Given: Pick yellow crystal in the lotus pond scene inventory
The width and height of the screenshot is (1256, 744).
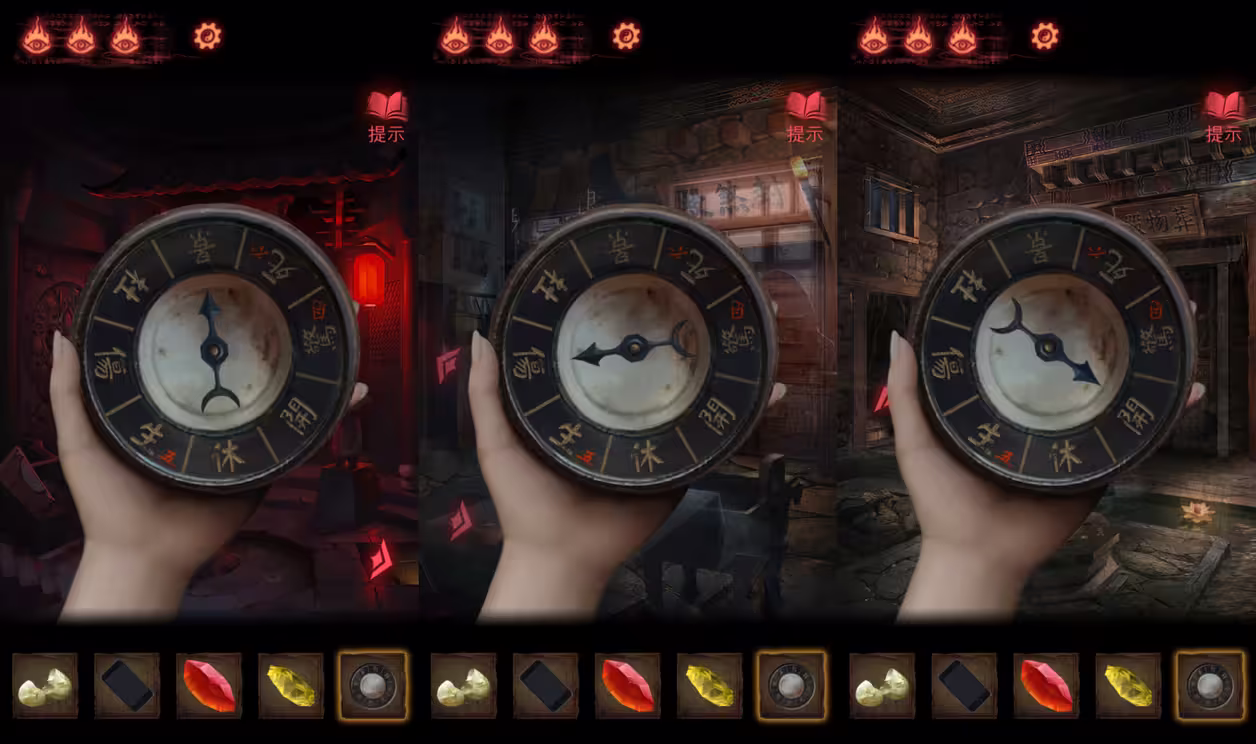Looking at the screenshot, I should click(x=1128, y=686).
